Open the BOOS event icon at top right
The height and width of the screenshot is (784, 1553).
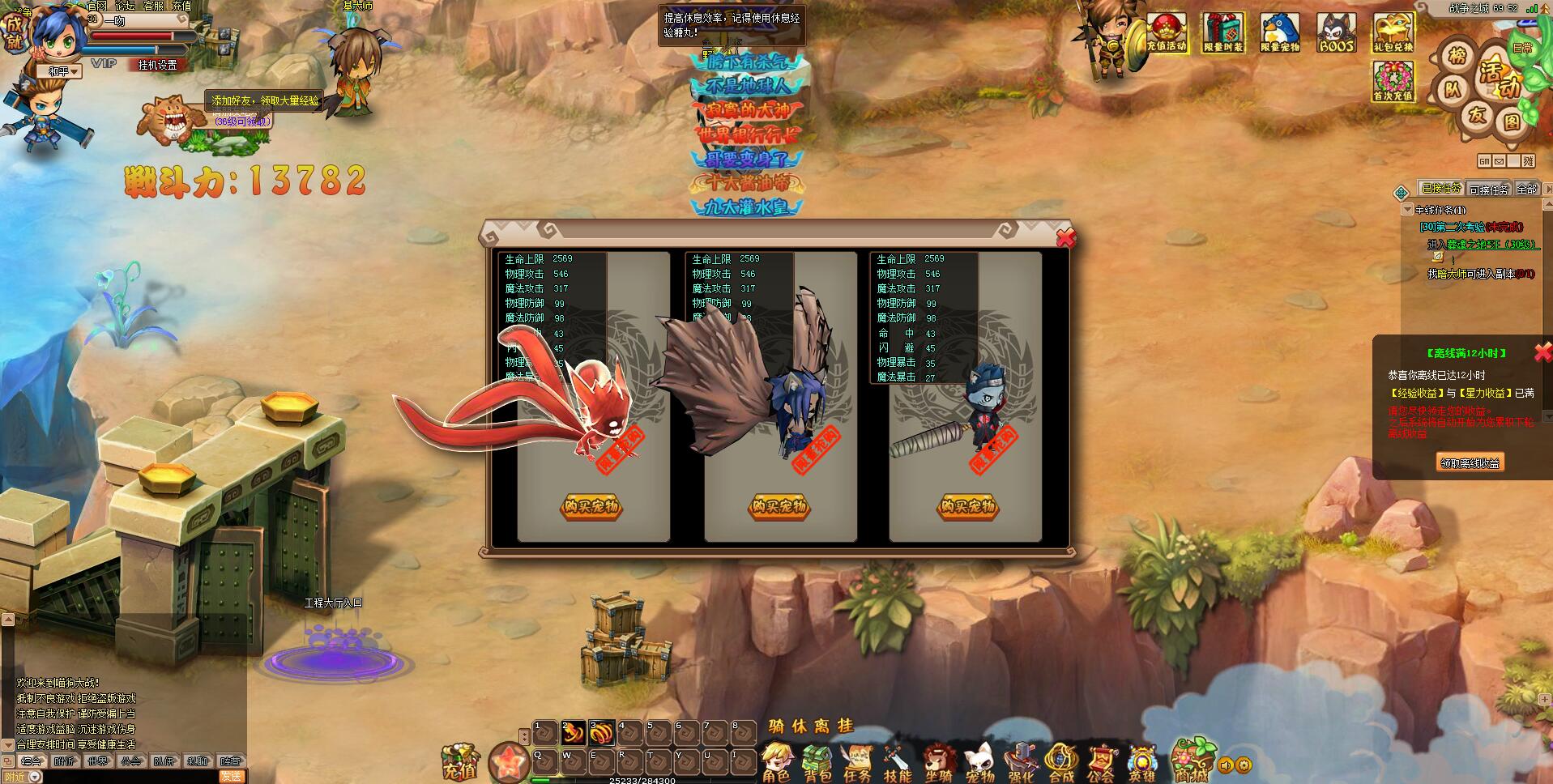[1335, 32]
